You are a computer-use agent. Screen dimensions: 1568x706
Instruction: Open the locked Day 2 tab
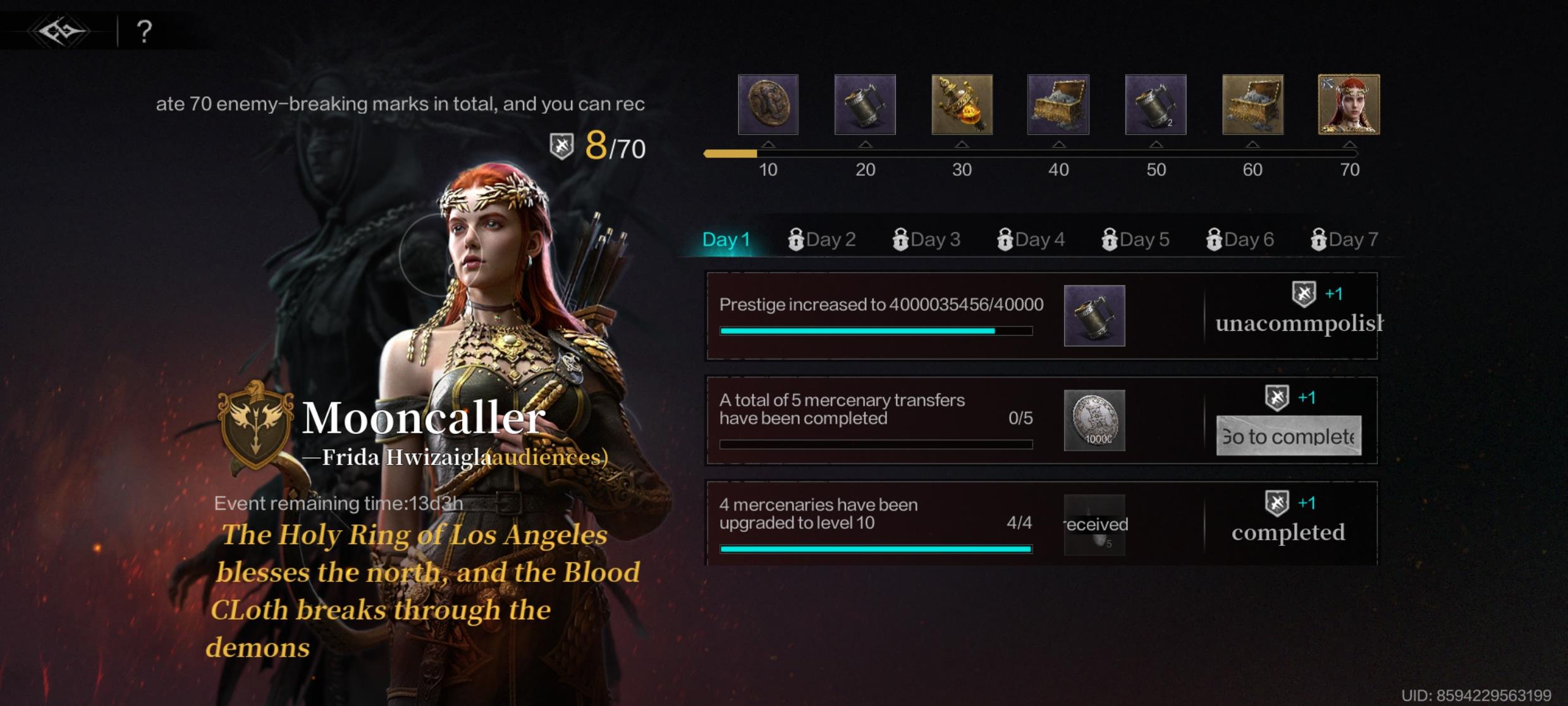(x=822, y=240)
